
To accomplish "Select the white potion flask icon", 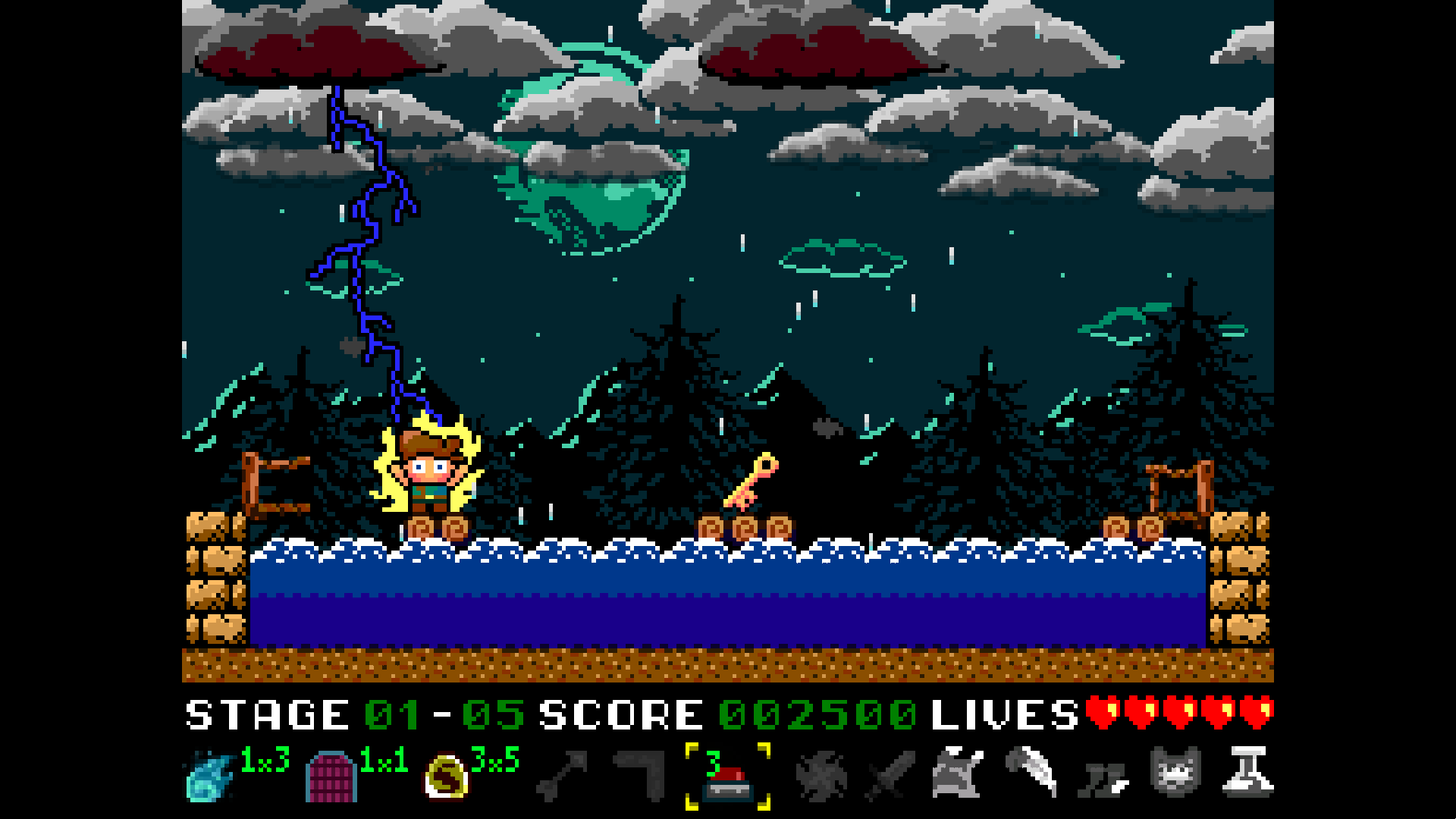I will pyautogui.click(x=1248, y=772).
